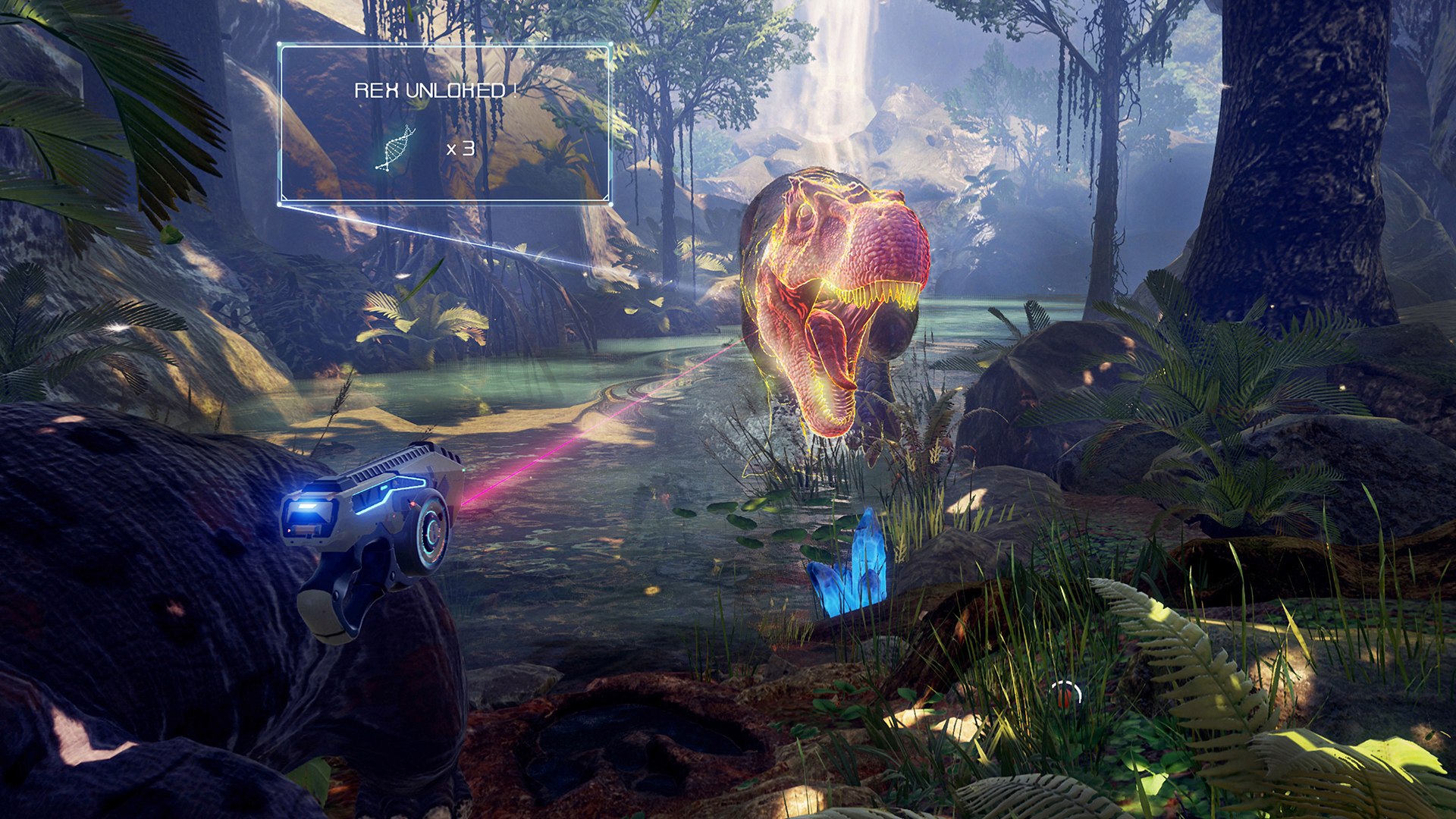This screenshot has width=1456, height=819.
Task: Click the dinosaur footprint in the mud
Action: tap(607, 743)
